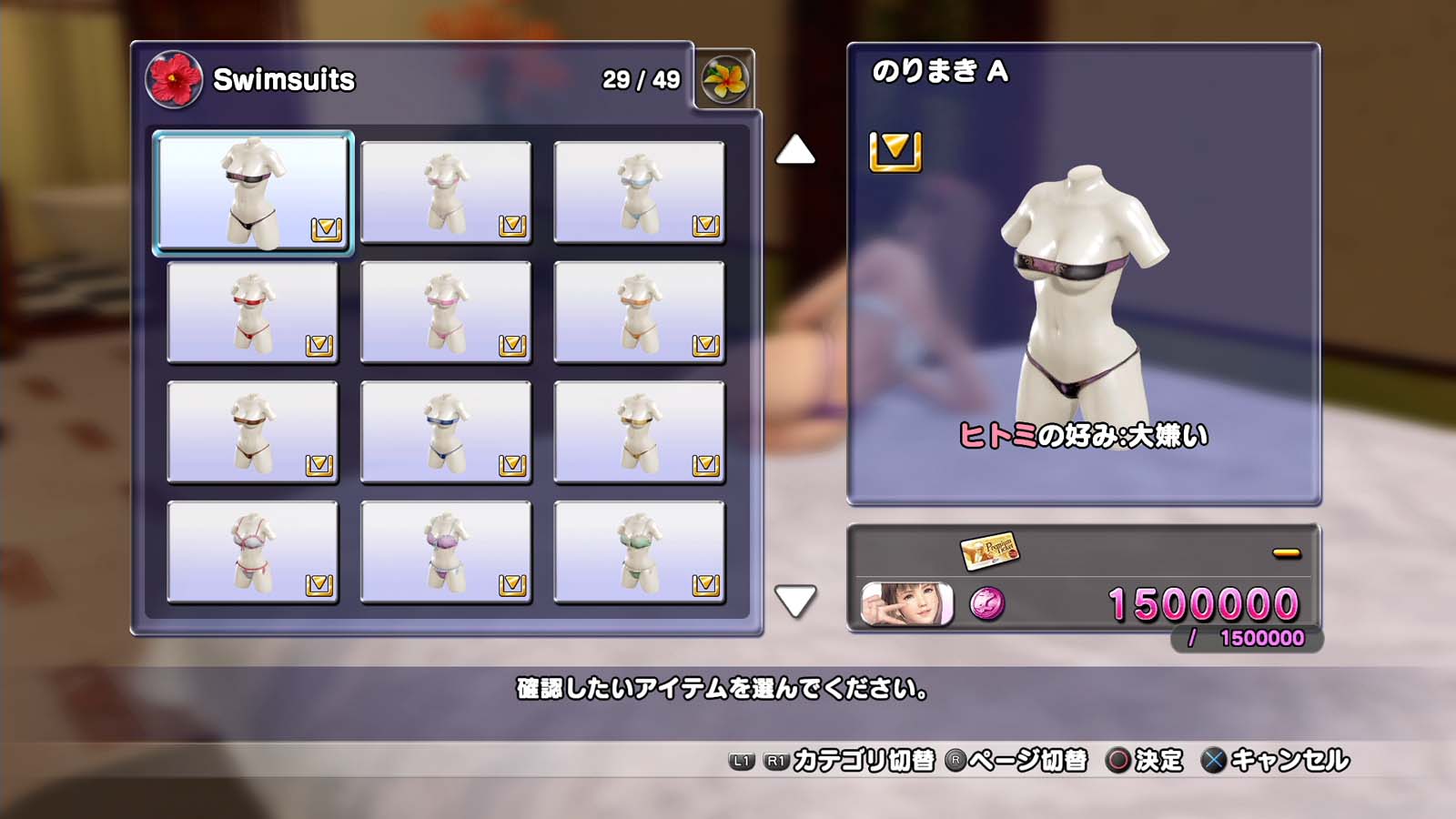1456x819 pixels.
Task: Pick the gold yellow swimsuit tile
Action: click(x=639, y=432)
